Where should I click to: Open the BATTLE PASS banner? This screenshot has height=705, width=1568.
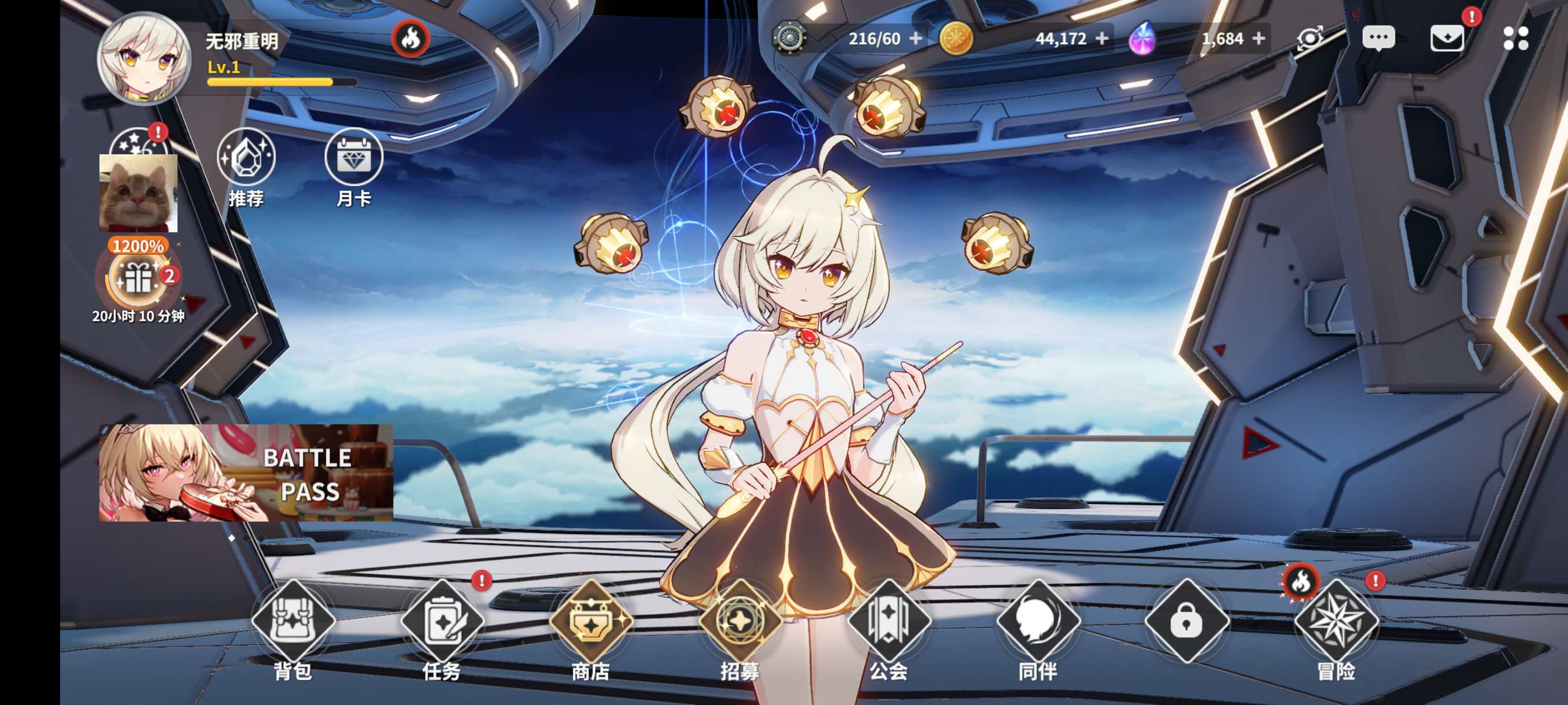246,473
